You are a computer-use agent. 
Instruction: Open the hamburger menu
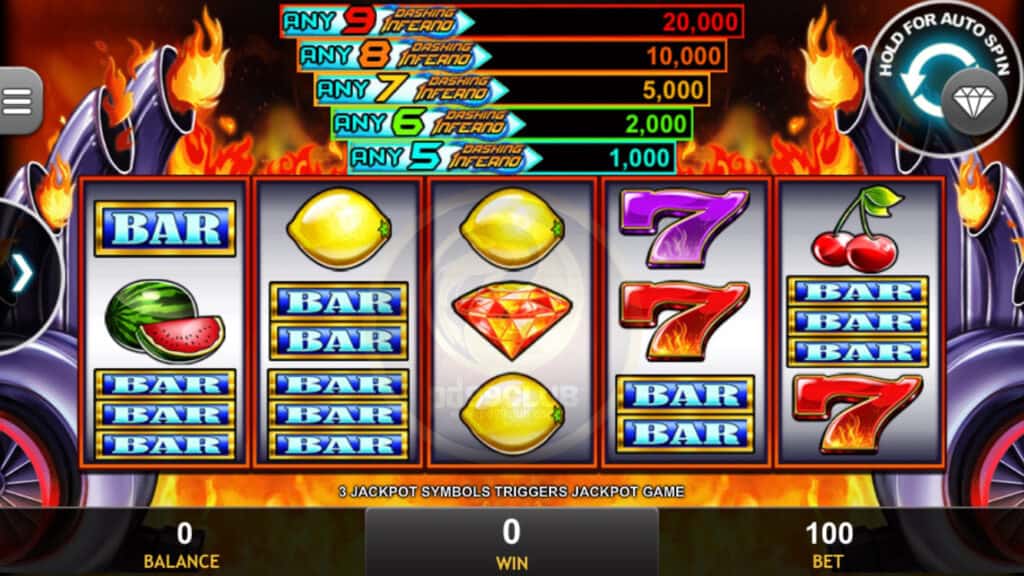(x=18, y=99)
